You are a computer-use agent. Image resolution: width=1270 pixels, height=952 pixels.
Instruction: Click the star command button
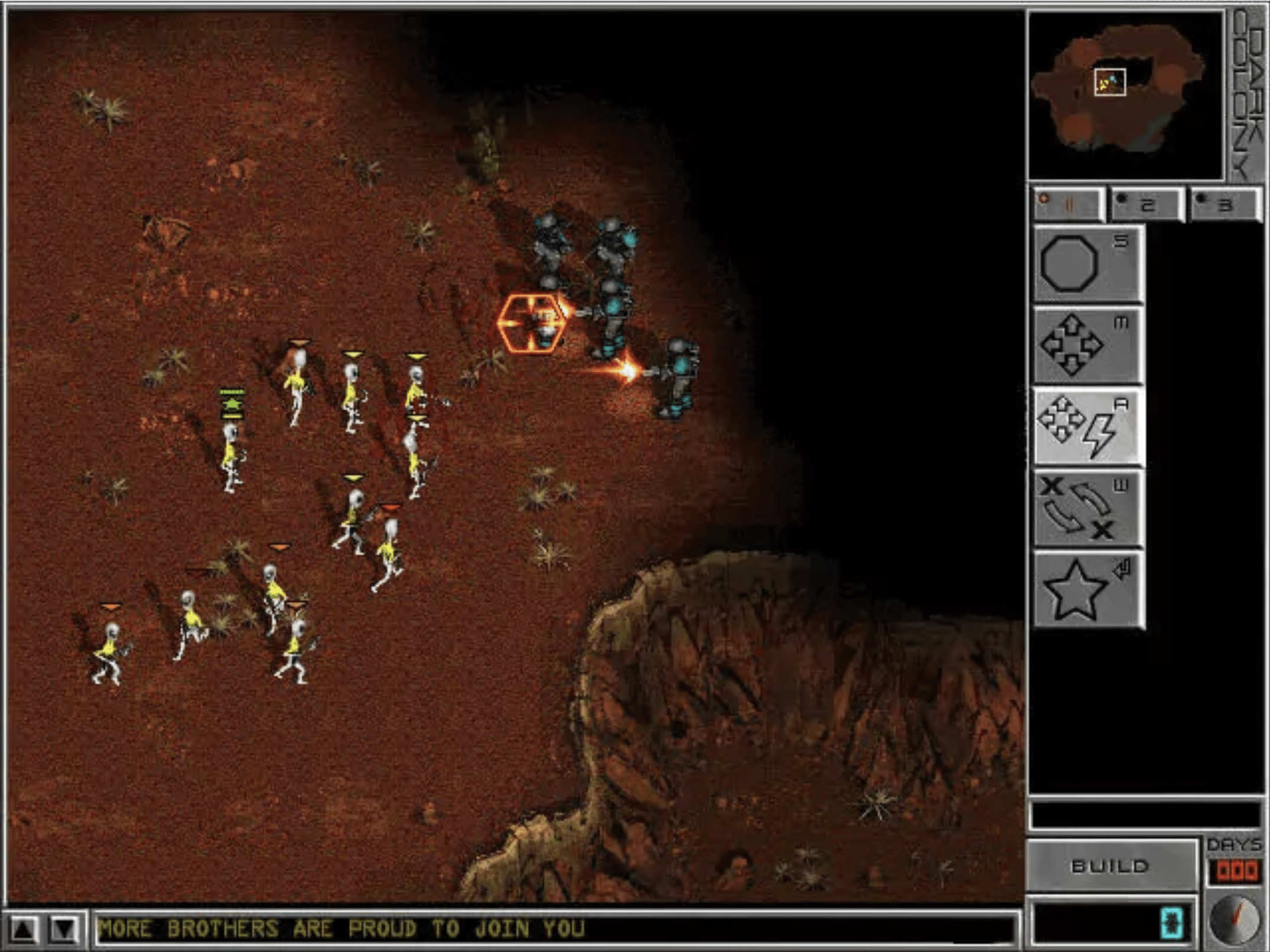pos(1088,590)
